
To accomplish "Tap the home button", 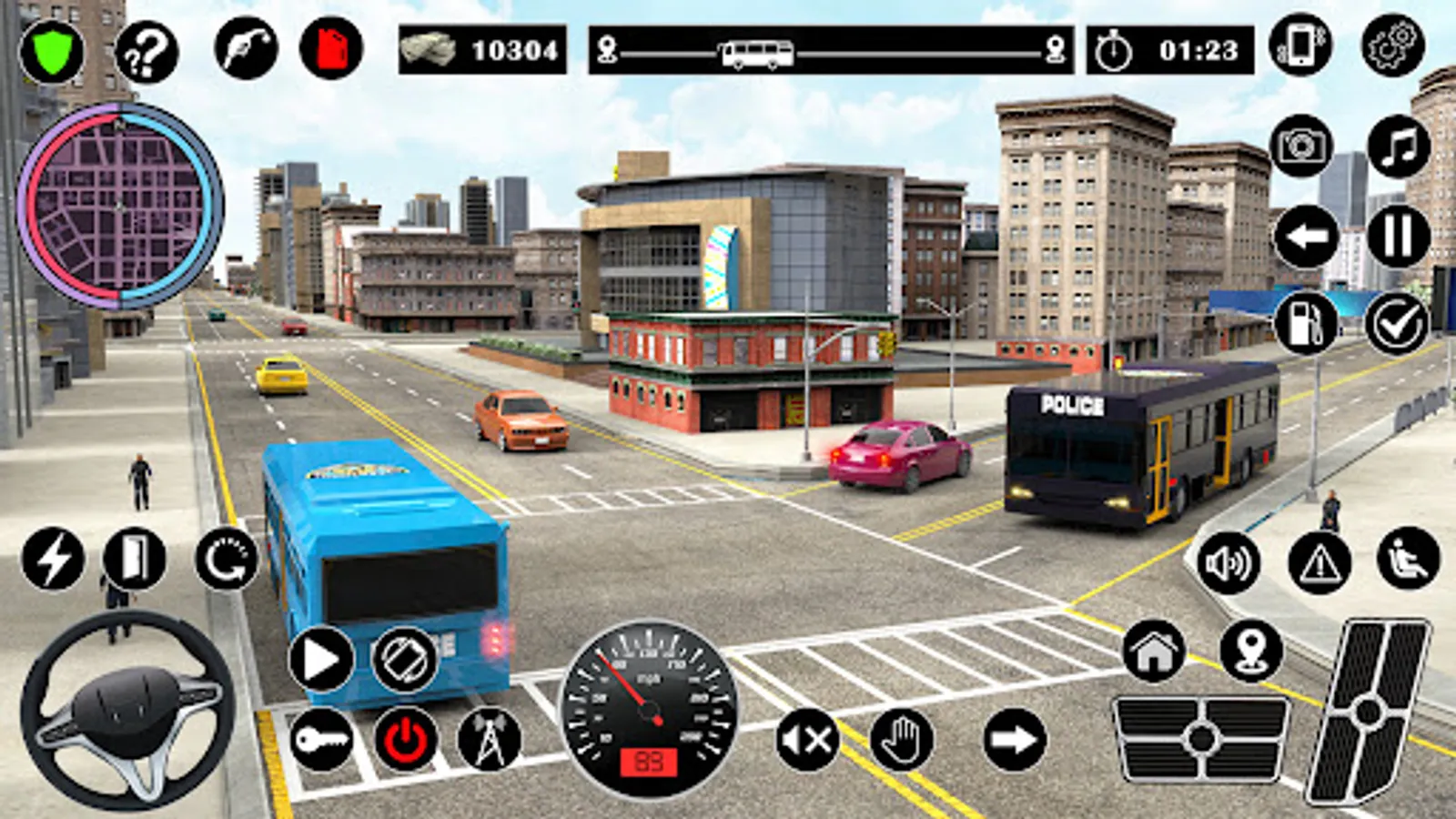I will click(x=1154, y=650).
